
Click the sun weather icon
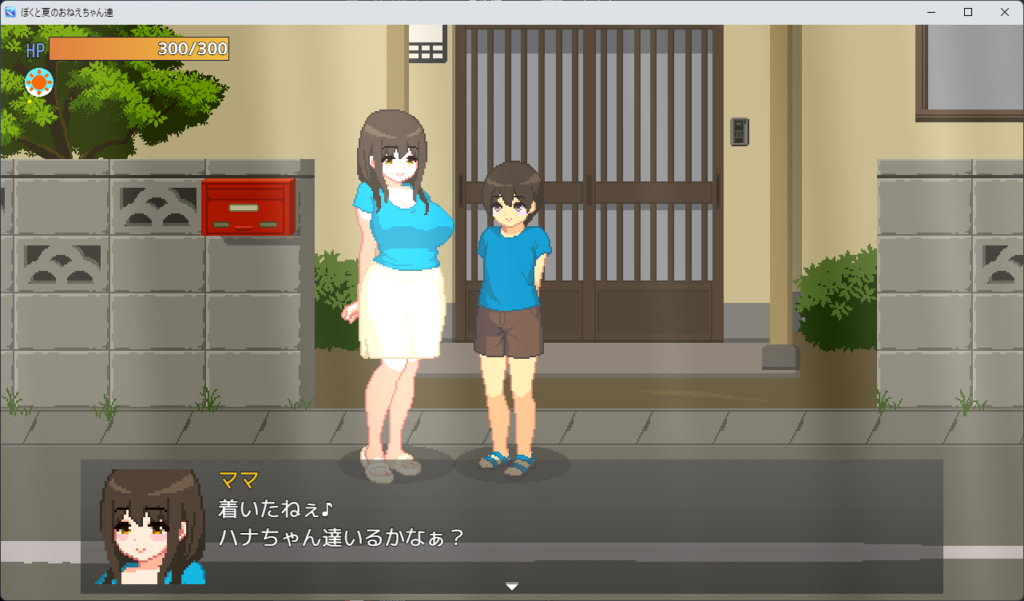(x=38, y=82)
